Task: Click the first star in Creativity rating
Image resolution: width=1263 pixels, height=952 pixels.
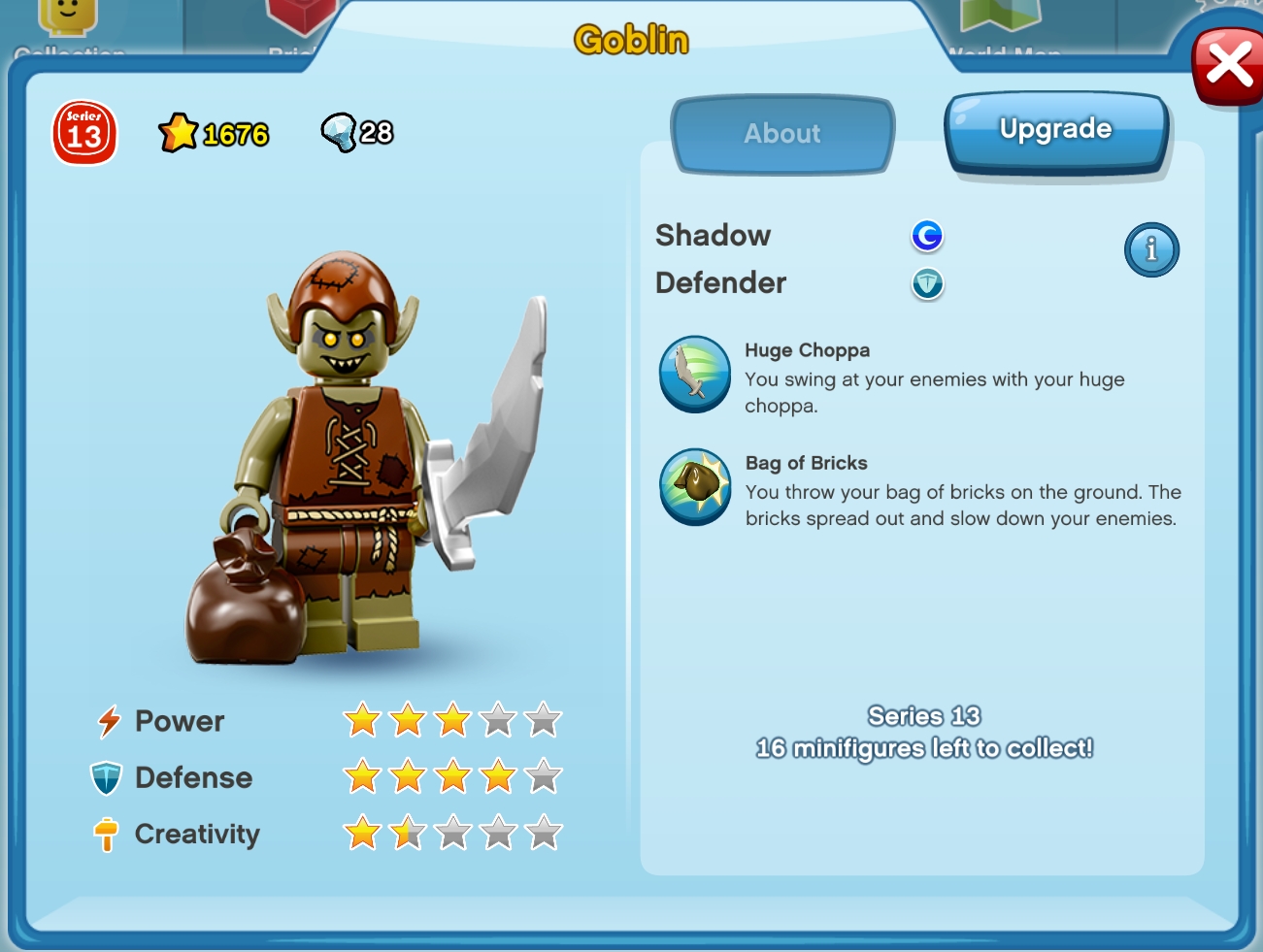Action: 361,833
